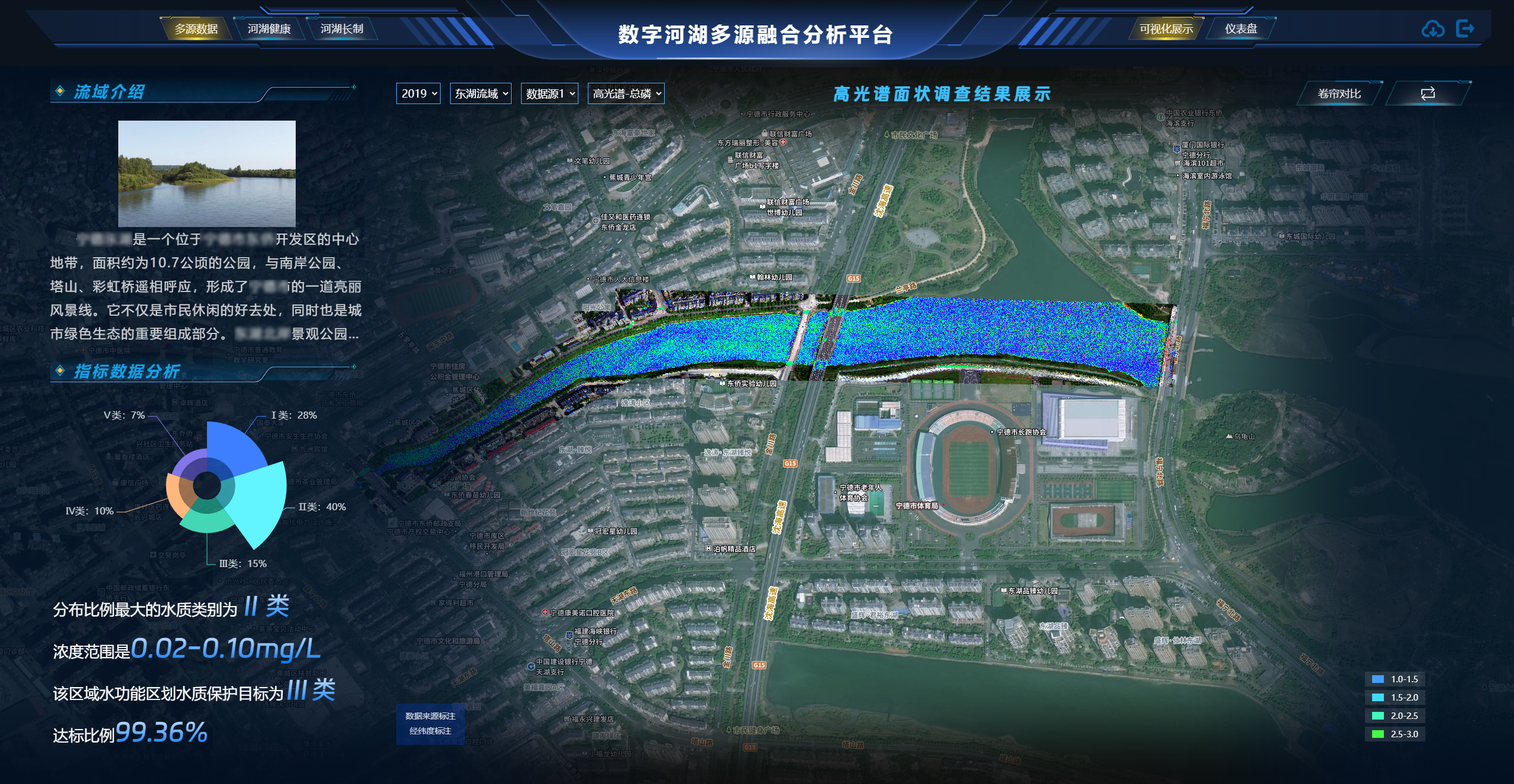Toggle 数据来源标注 annotation
1514x784 pixels.
(x=431, y=715)
